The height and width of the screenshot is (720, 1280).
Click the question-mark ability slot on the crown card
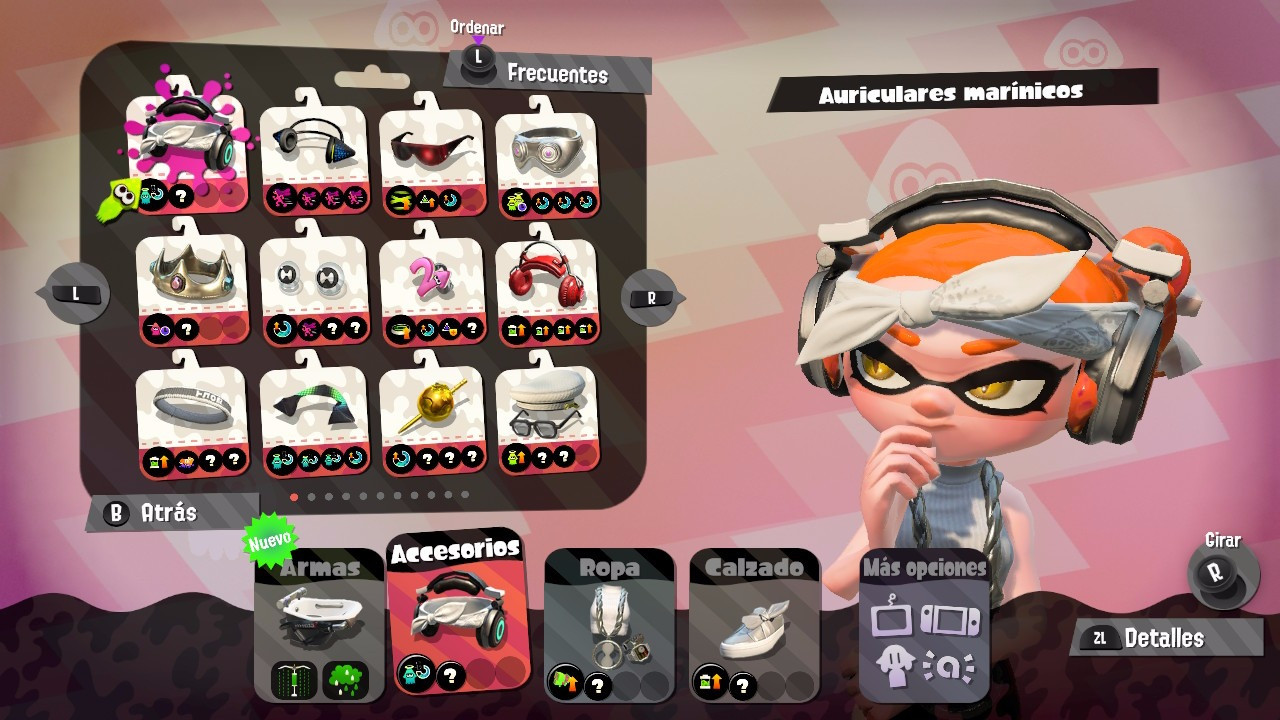pos(185,329)
